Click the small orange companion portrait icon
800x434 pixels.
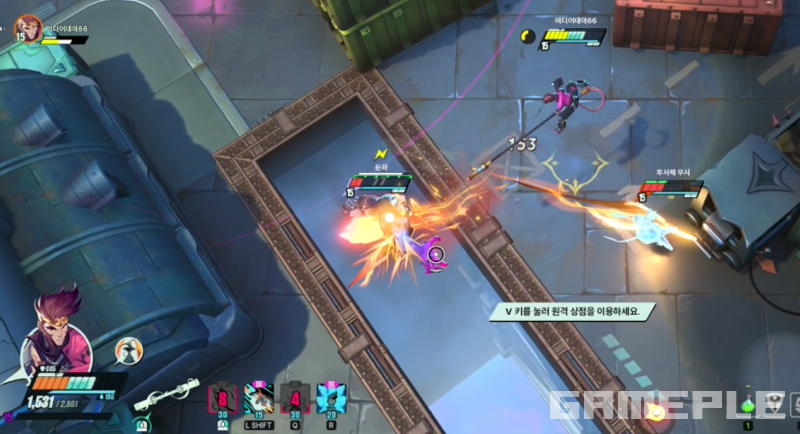(x=128, y=349)
